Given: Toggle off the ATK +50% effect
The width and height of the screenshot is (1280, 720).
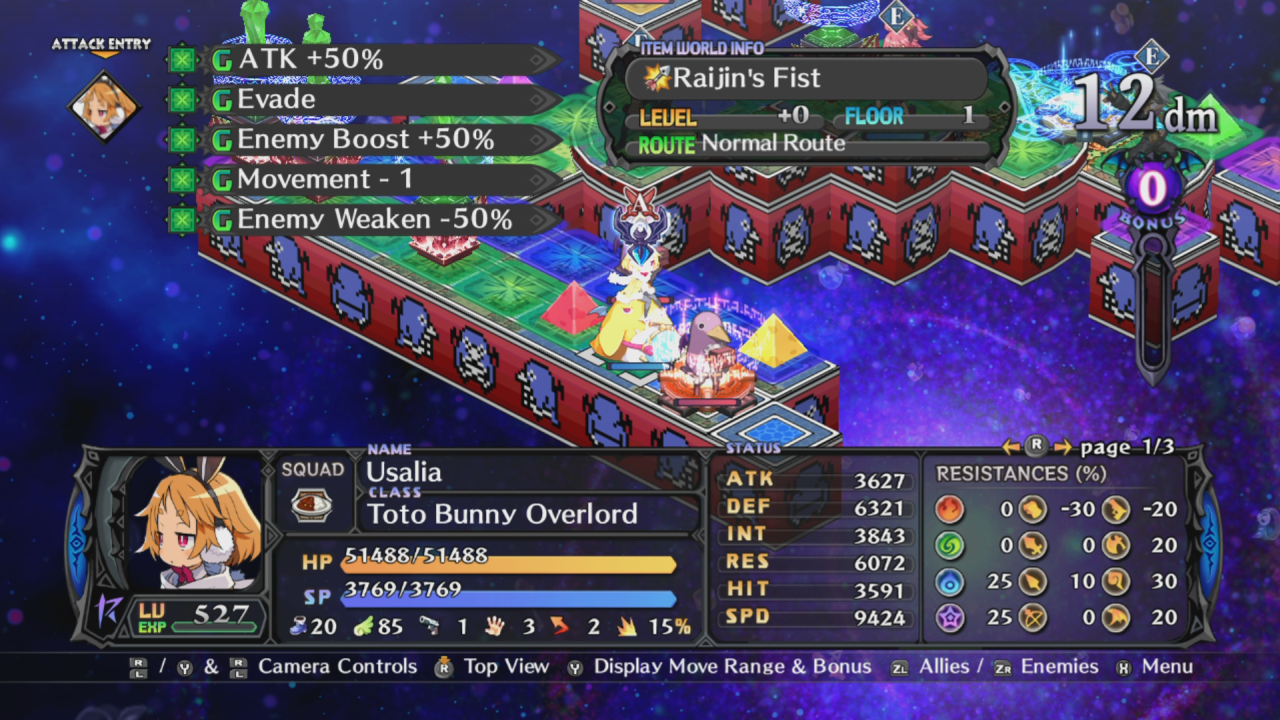Looking at the screenshot, I should [x=183, y=60].
